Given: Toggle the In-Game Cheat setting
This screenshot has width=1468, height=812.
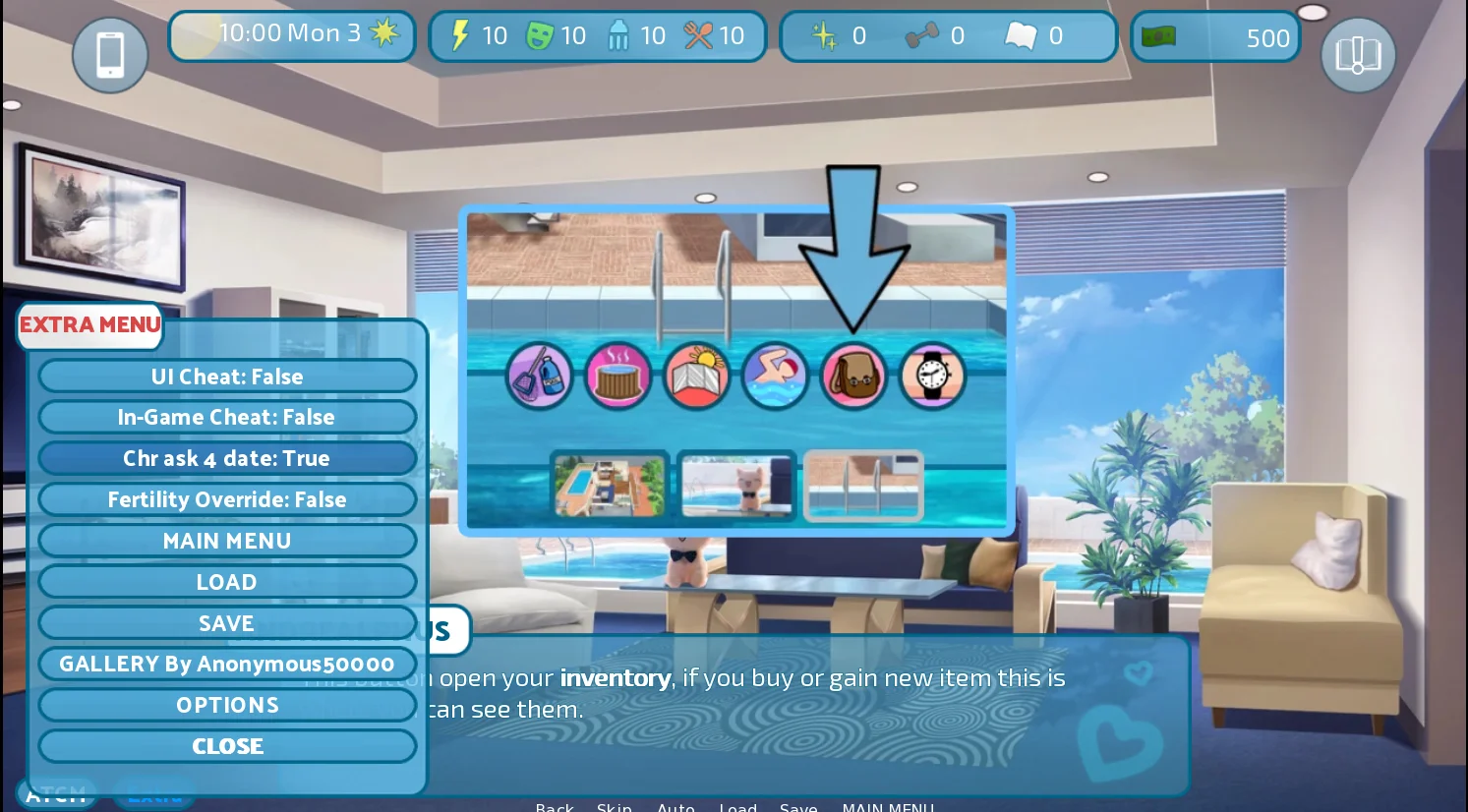Looking at the screenshot, I should [x=227, y=418].
